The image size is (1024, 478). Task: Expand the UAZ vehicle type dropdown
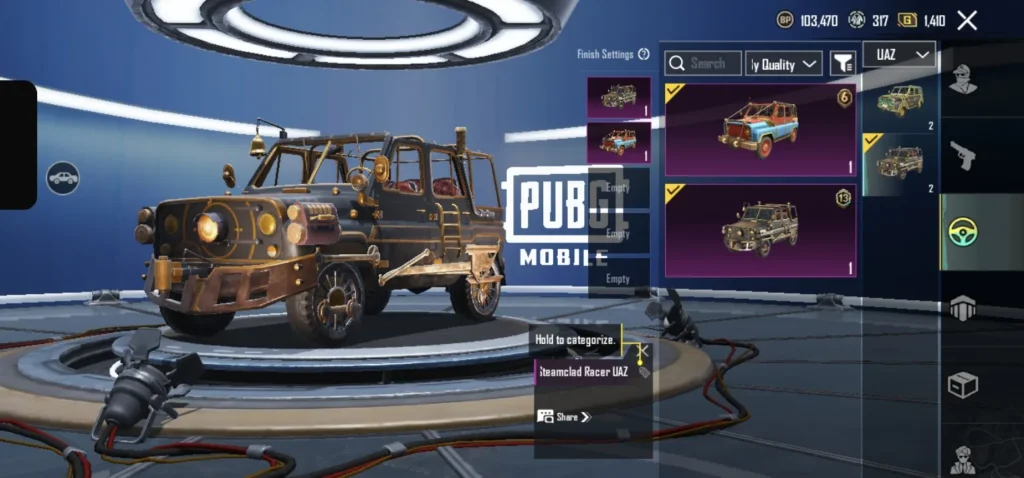[x=898, y=54]
